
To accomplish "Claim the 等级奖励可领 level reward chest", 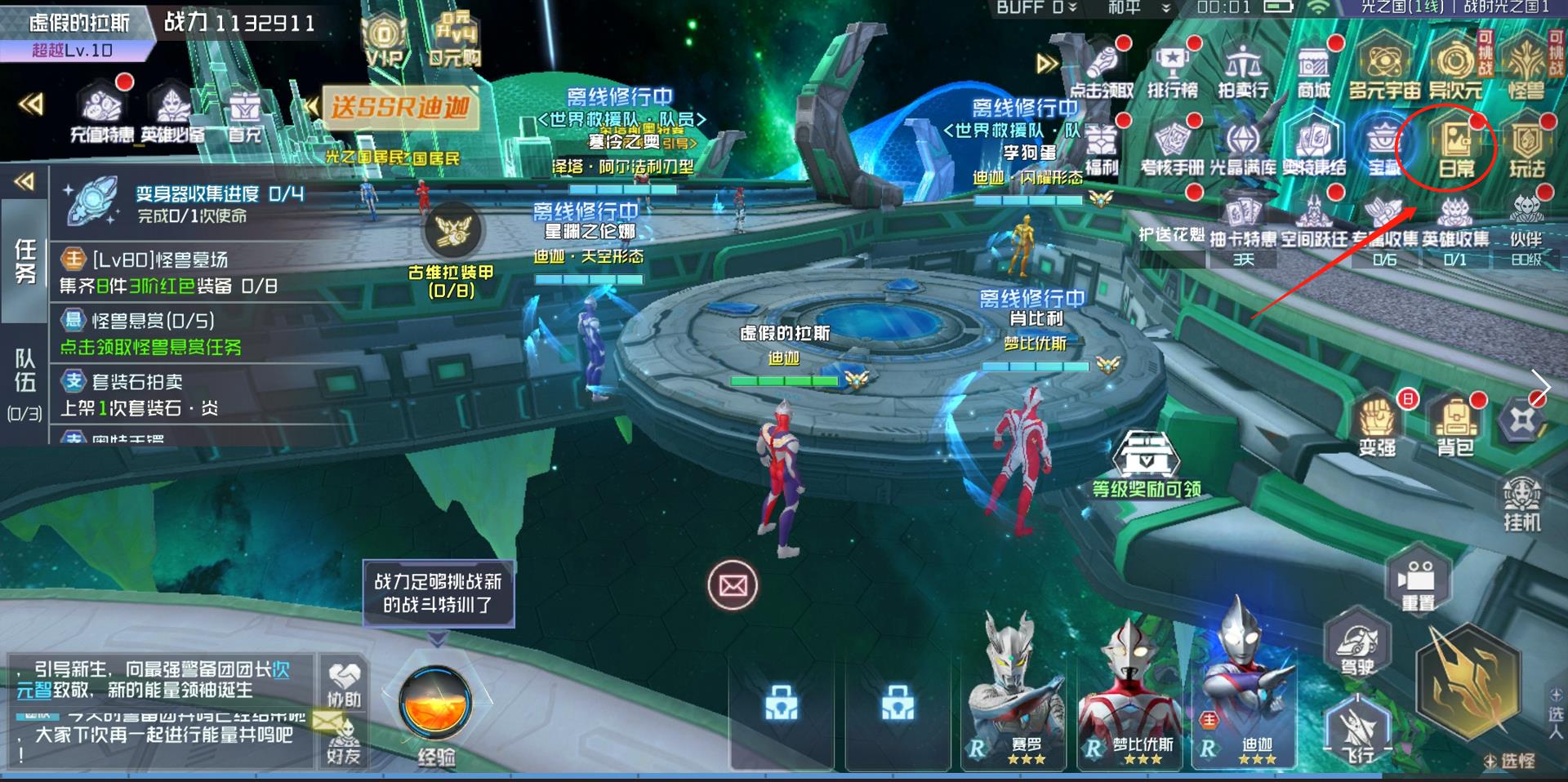I will pyautogui.click(x=1147, y=461).
